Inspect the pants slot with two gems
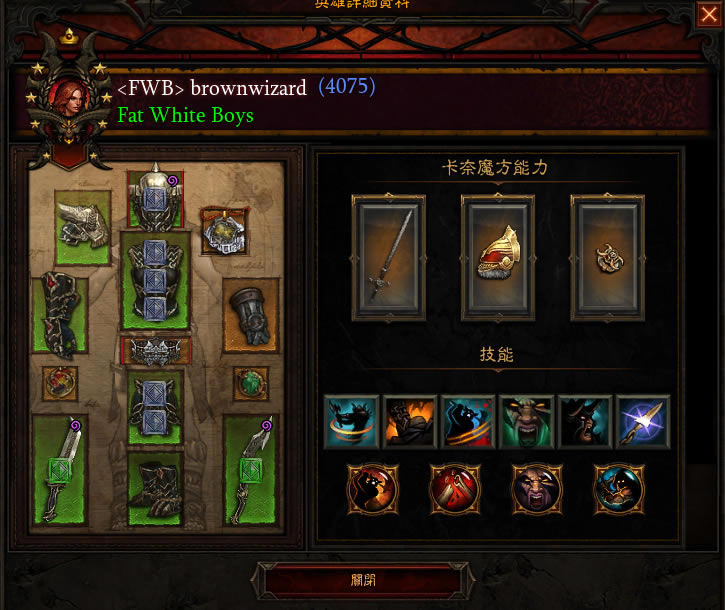725x610 pixels. (155, 408)
